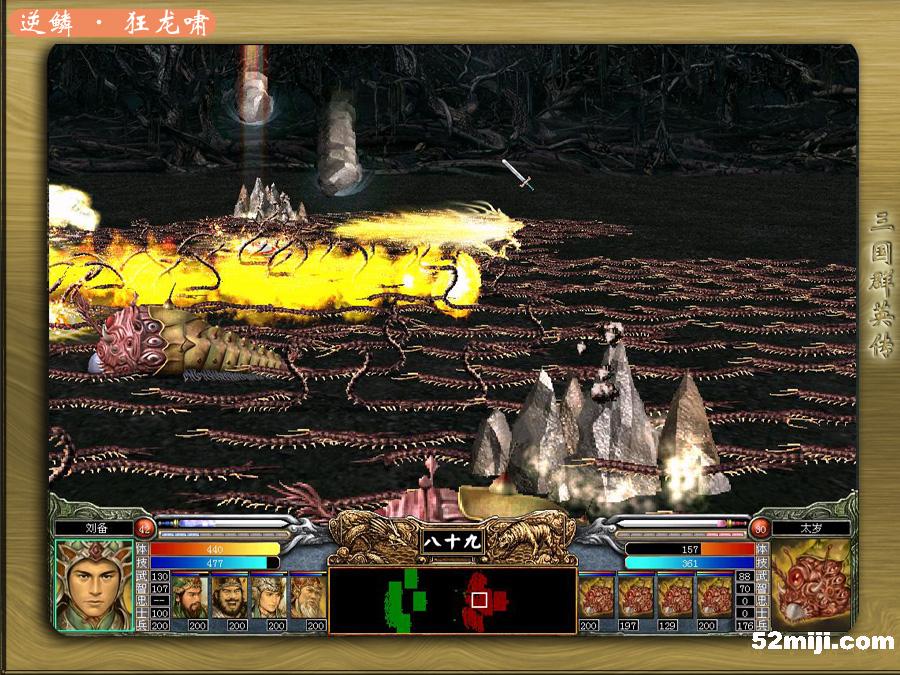Choose the laughing black-bearded officer portrait
Screen dimensions: 900x675
coord(229,596)
